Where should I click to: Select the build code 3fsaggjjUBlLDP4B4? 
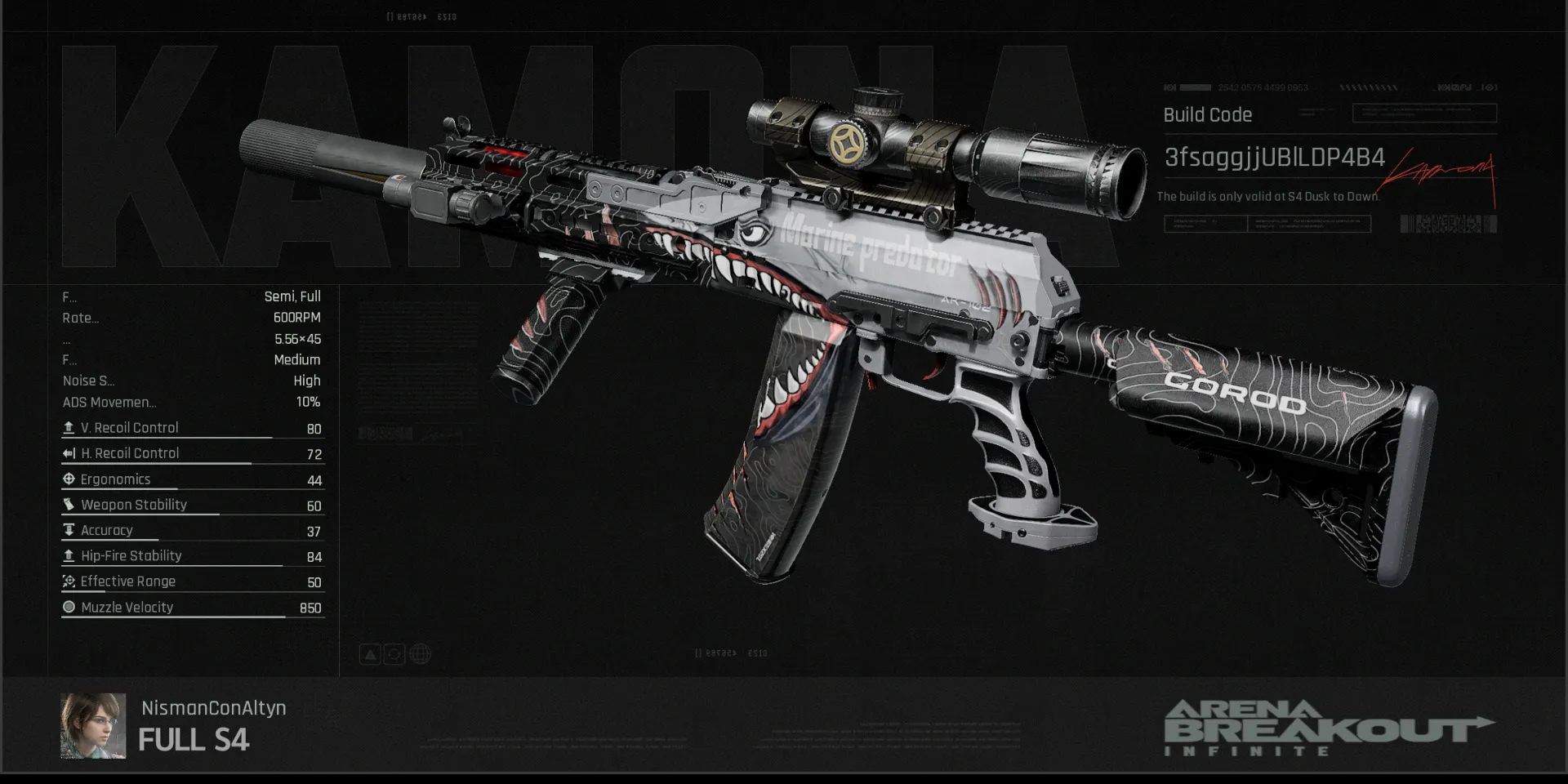[x=1274, y=158]
